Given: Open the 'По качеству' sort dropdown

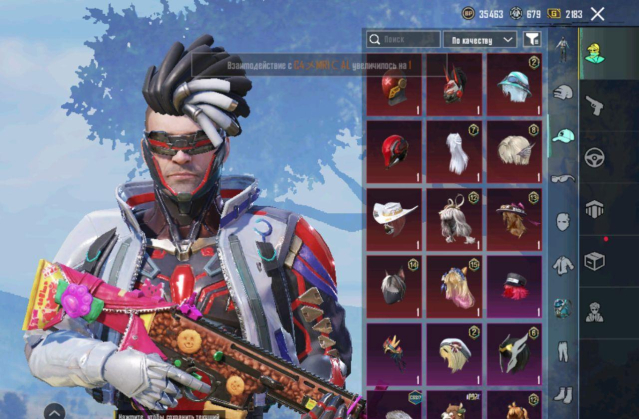Looking at the screenshot, I should tap(481, 39).
